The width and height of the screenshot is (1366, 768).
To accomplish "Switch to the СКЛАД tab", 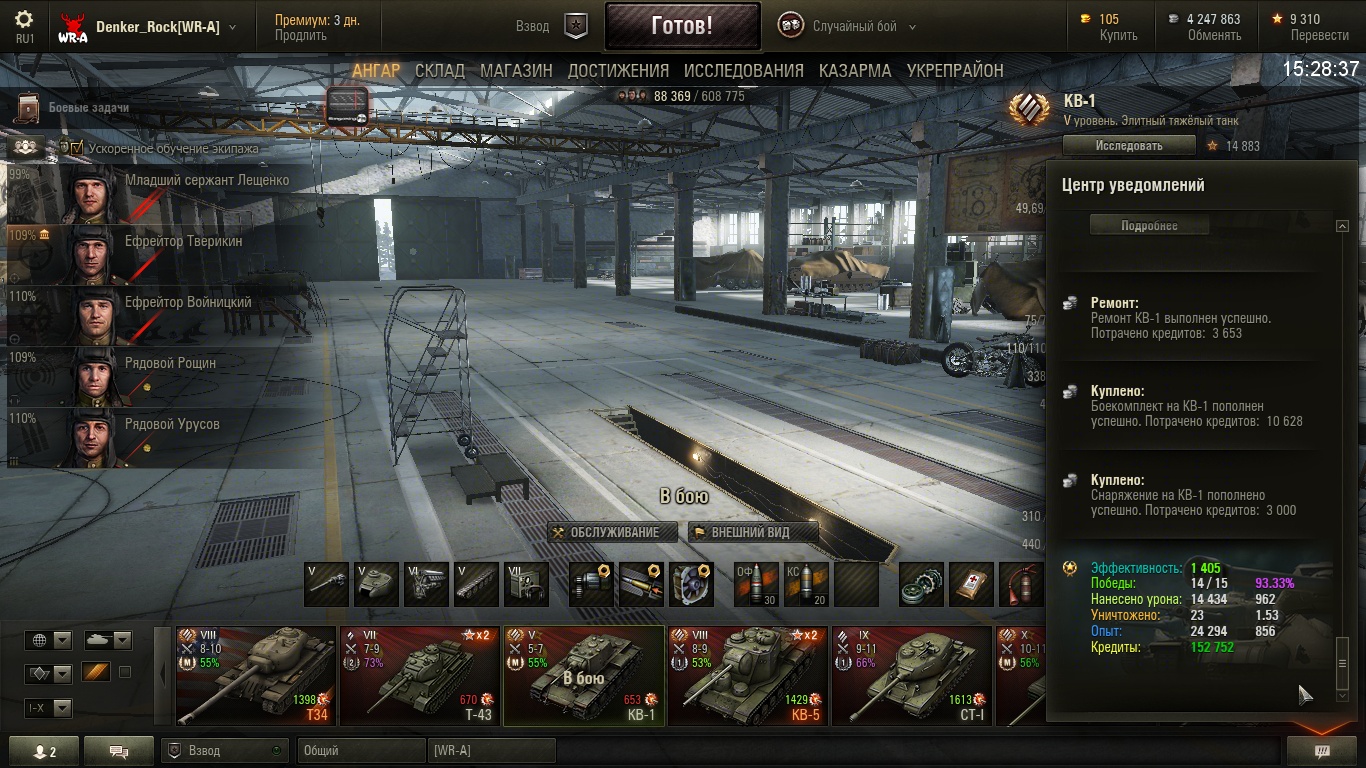I will tap(440, 71).
